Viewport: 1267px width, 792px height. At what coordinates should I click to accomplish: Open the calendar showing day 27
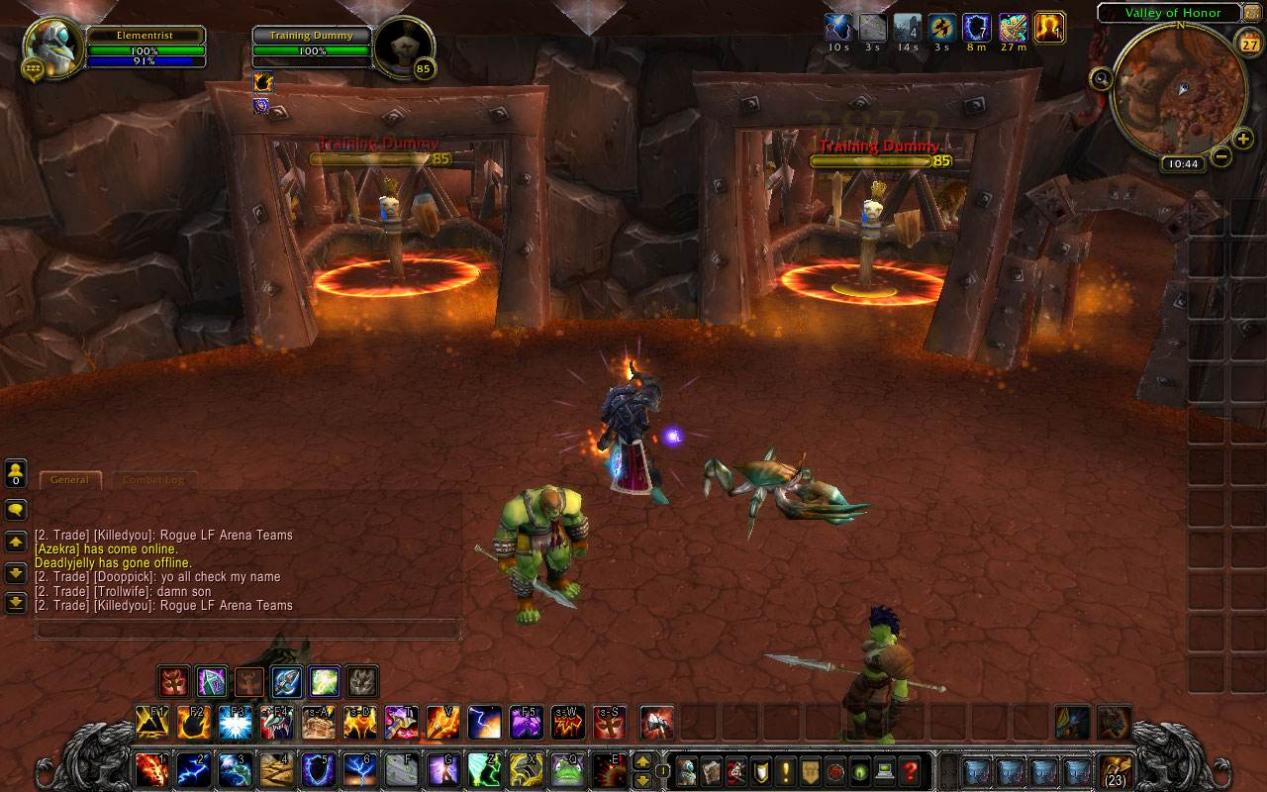(x=1250, y=42)
